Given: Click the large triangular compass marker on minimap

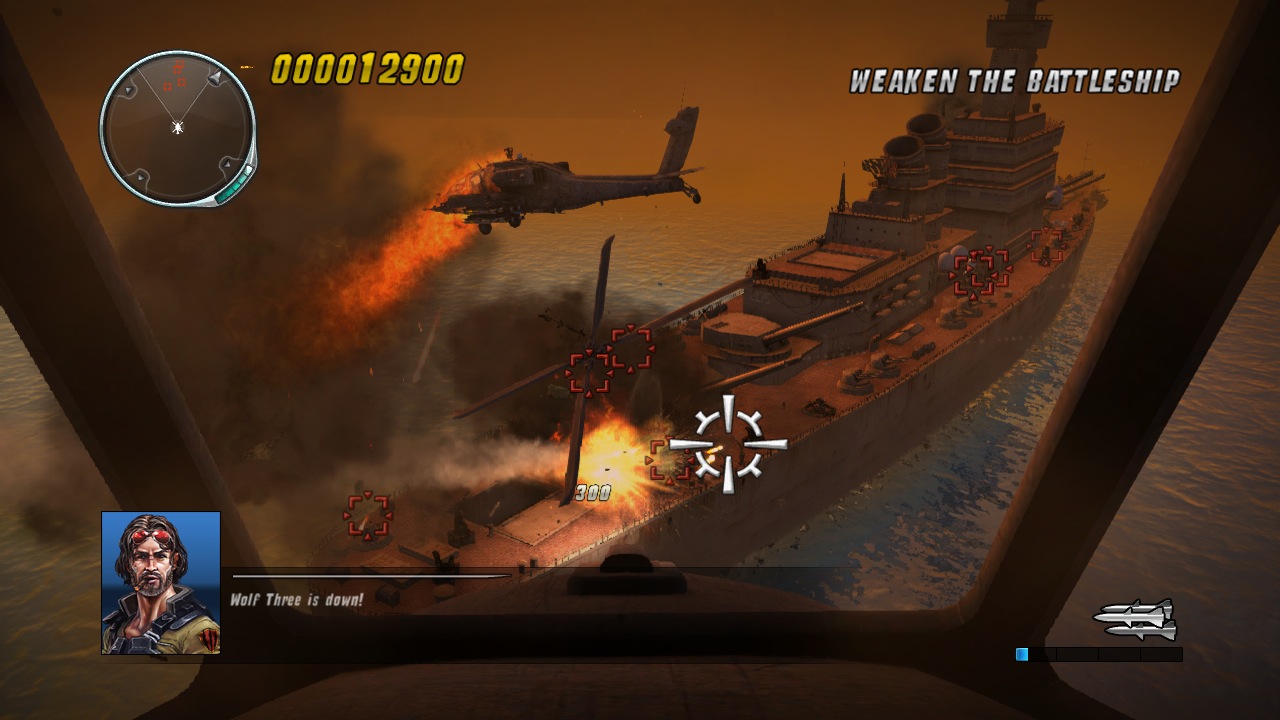Looking at the screenshot, I should (x=214, y=78).
